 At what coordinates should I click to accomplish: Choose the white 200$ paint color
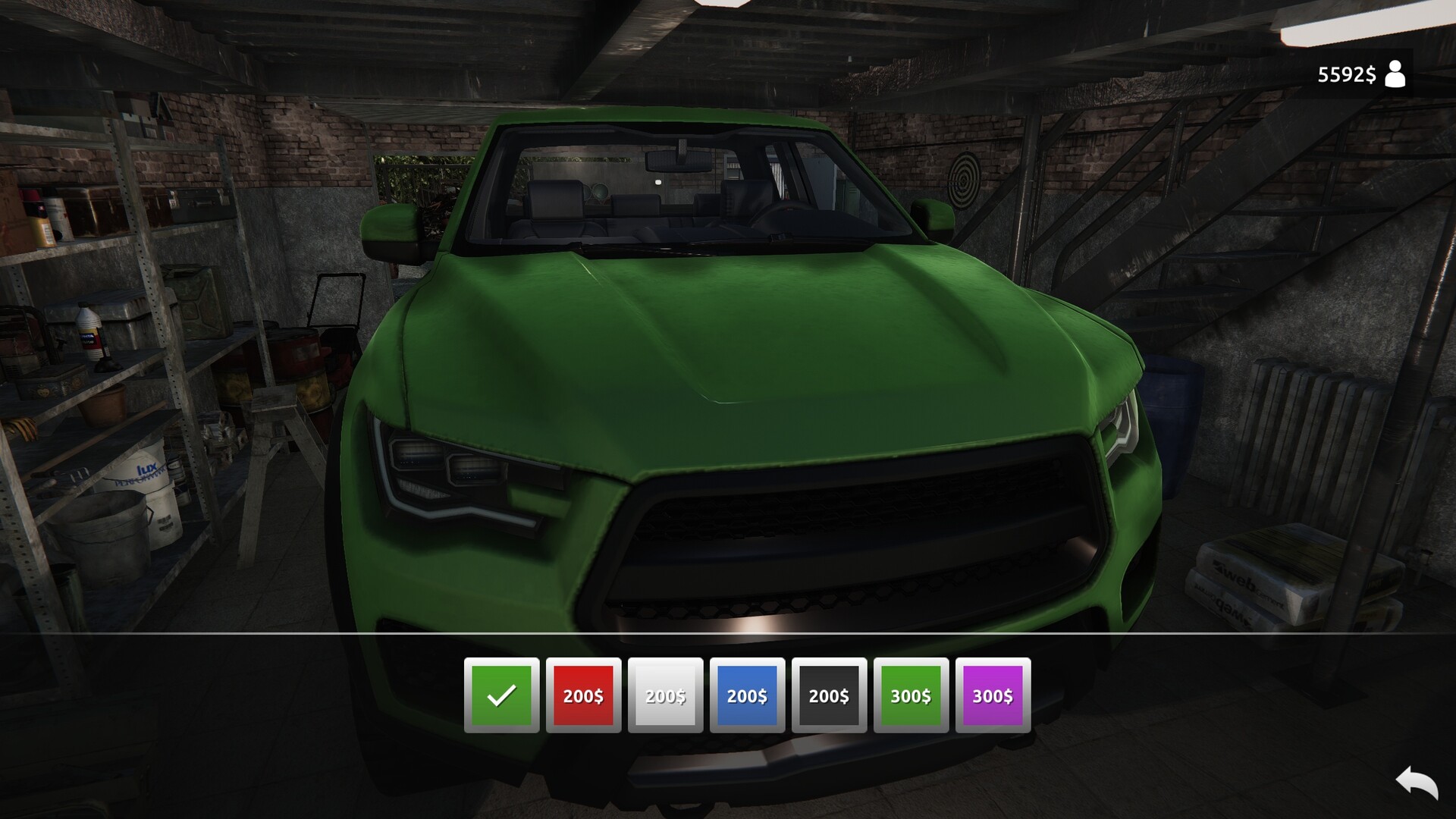pos(665,695)
